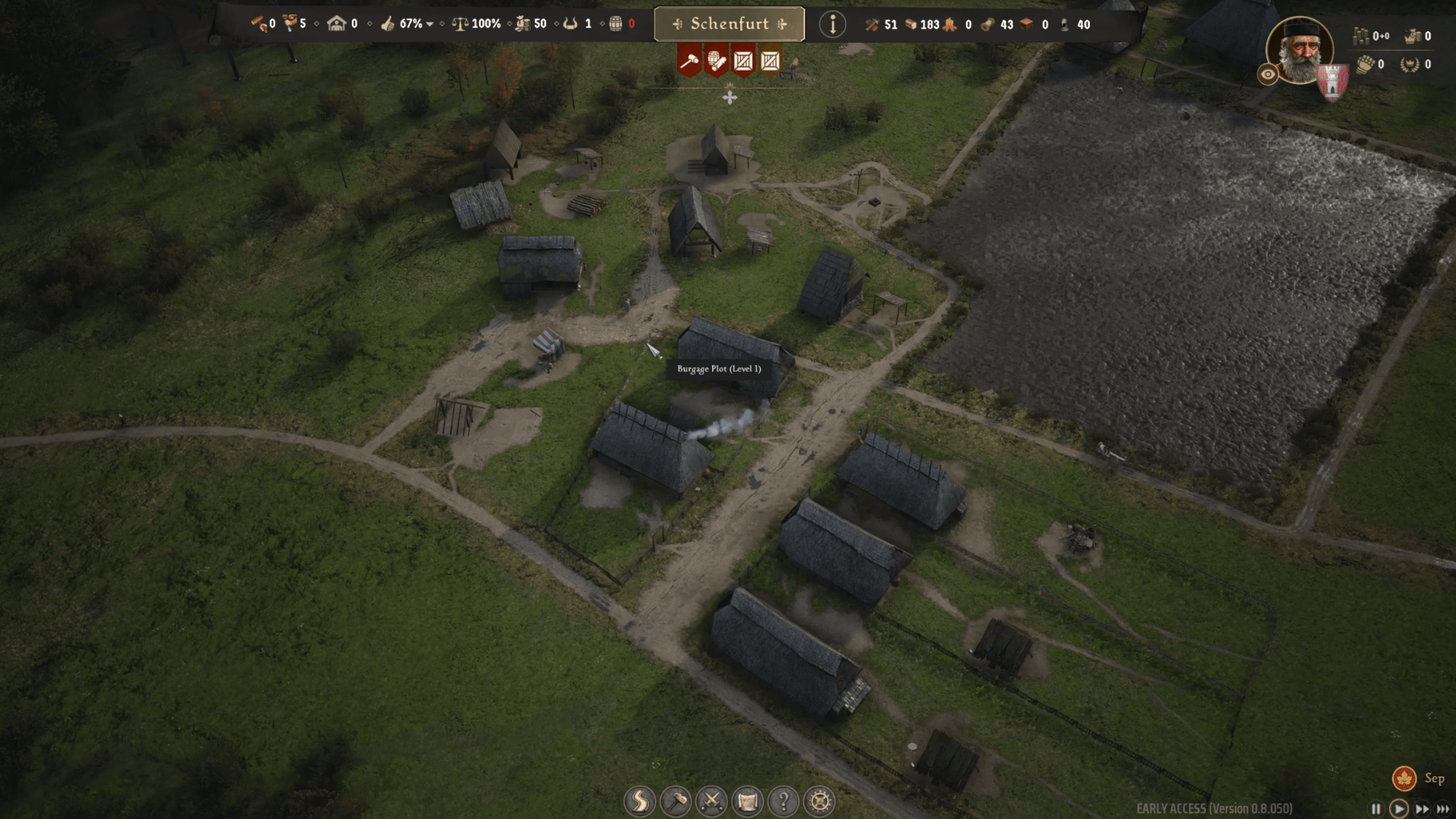Select the brown crate banner
The width and height of the screenshot is (1456, 819).
click(x=770, y=61)
